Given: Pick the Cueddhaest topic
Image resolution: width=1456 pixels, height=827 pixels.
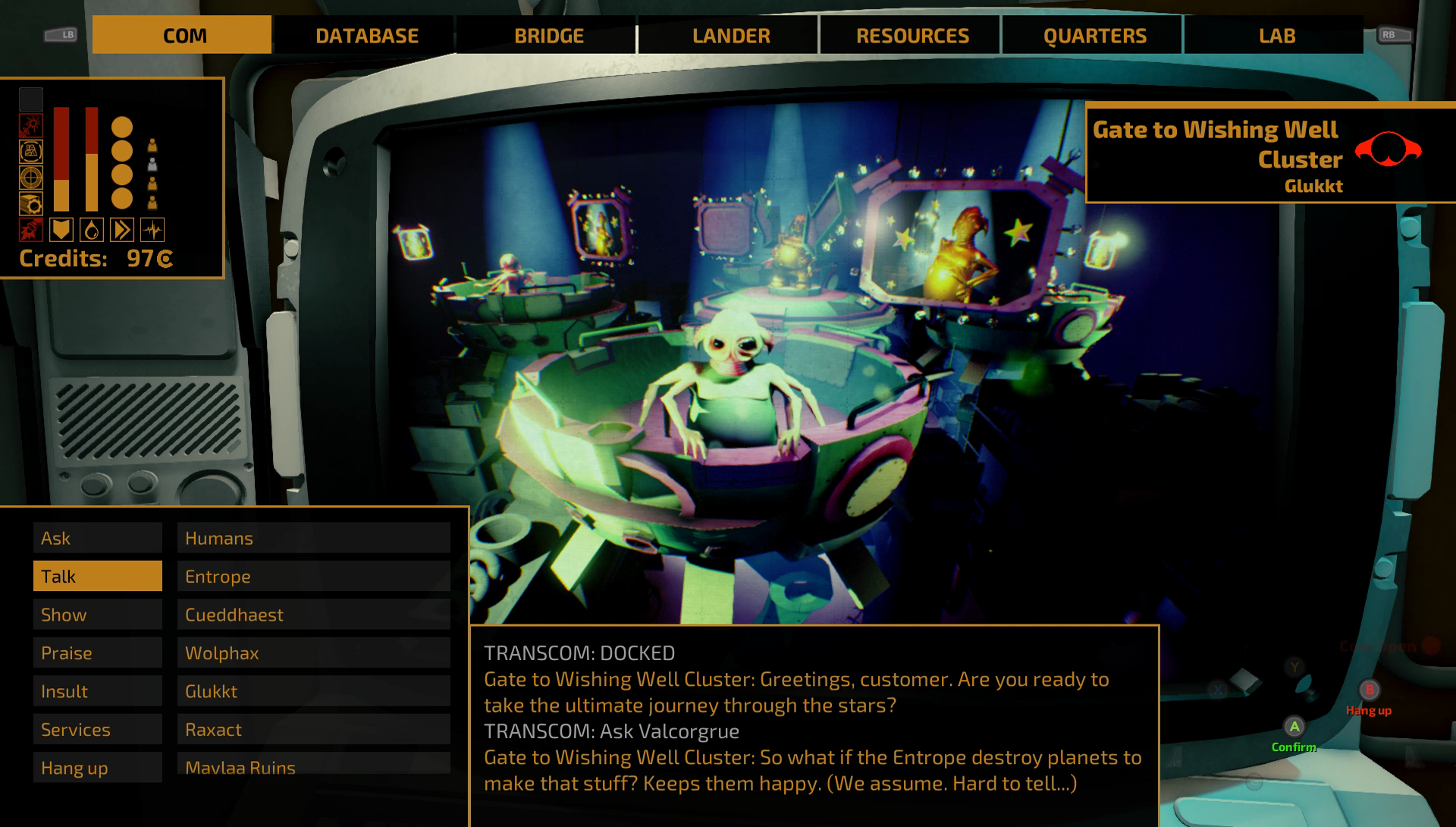Looking at the screenshot, I should tap(314, 615).
